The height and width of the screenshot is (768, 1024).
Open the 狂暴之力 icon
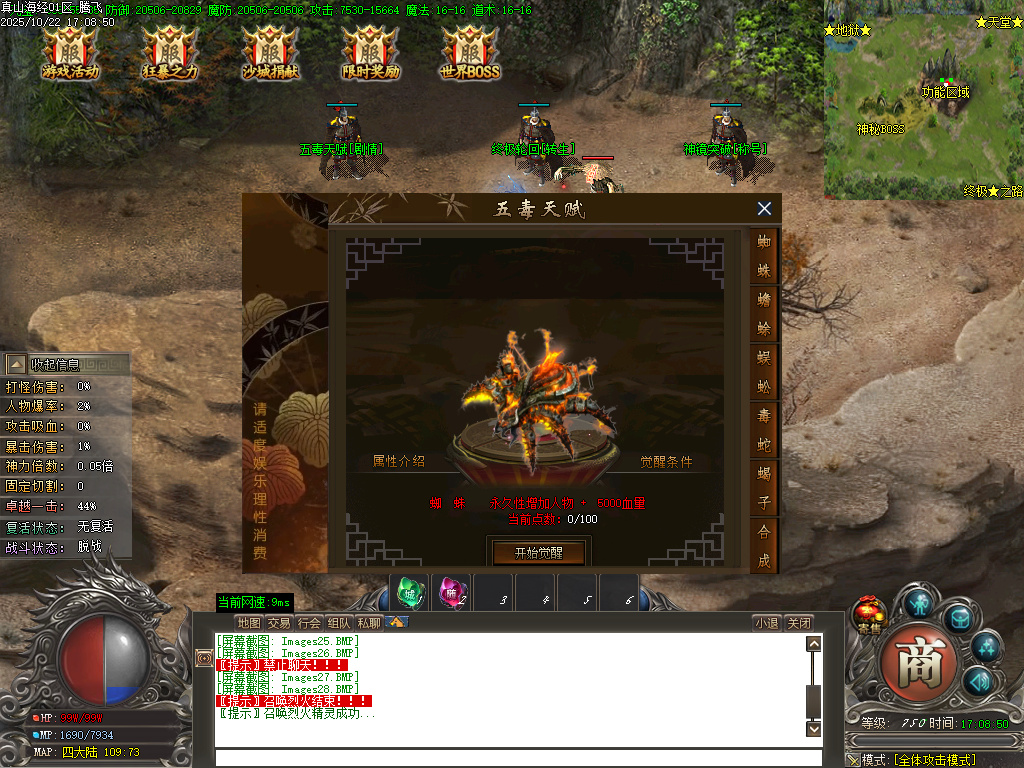(x=171, y=53)
